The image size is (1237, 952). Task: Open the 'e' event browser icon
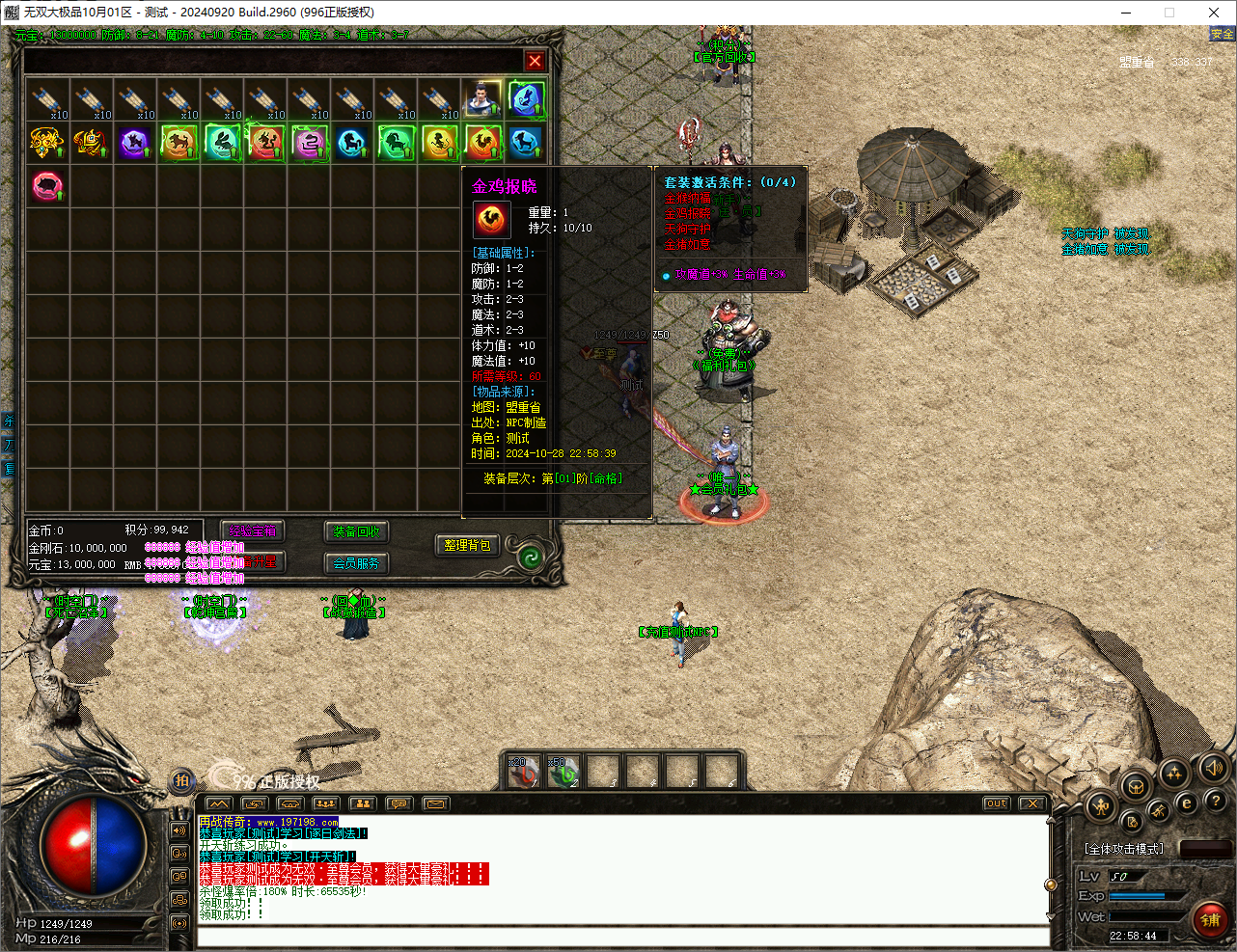1187,802
